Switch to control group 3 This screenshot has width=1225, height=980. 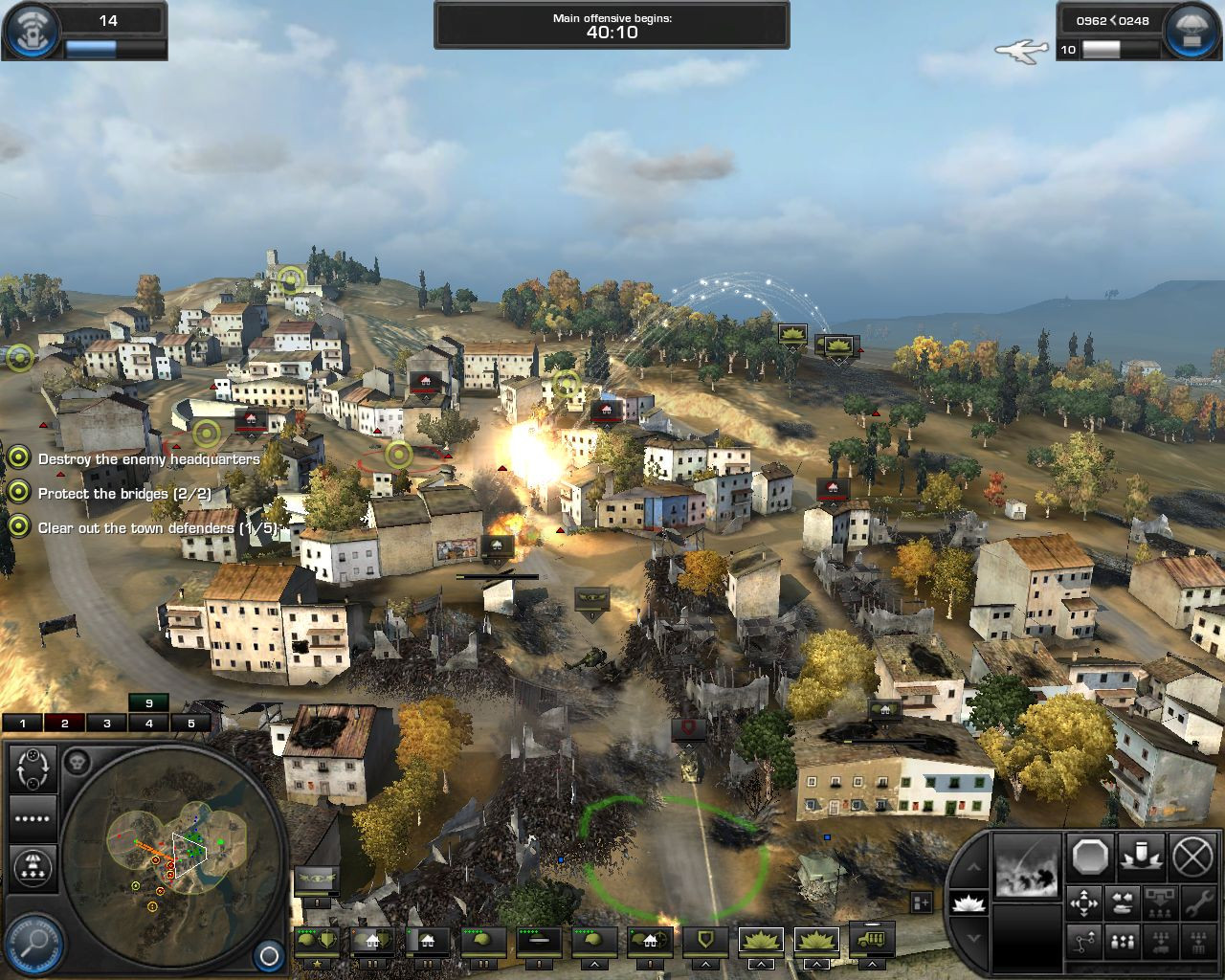(x=107, y=724)
